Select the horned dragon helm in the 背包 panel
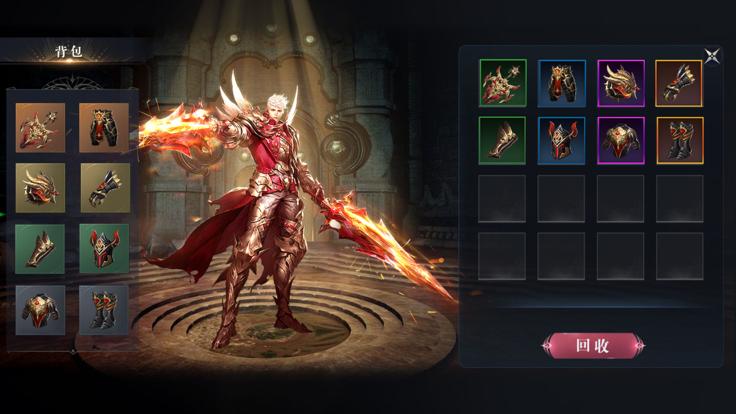This screenshot has width=736, height=414. click(40, 187)
